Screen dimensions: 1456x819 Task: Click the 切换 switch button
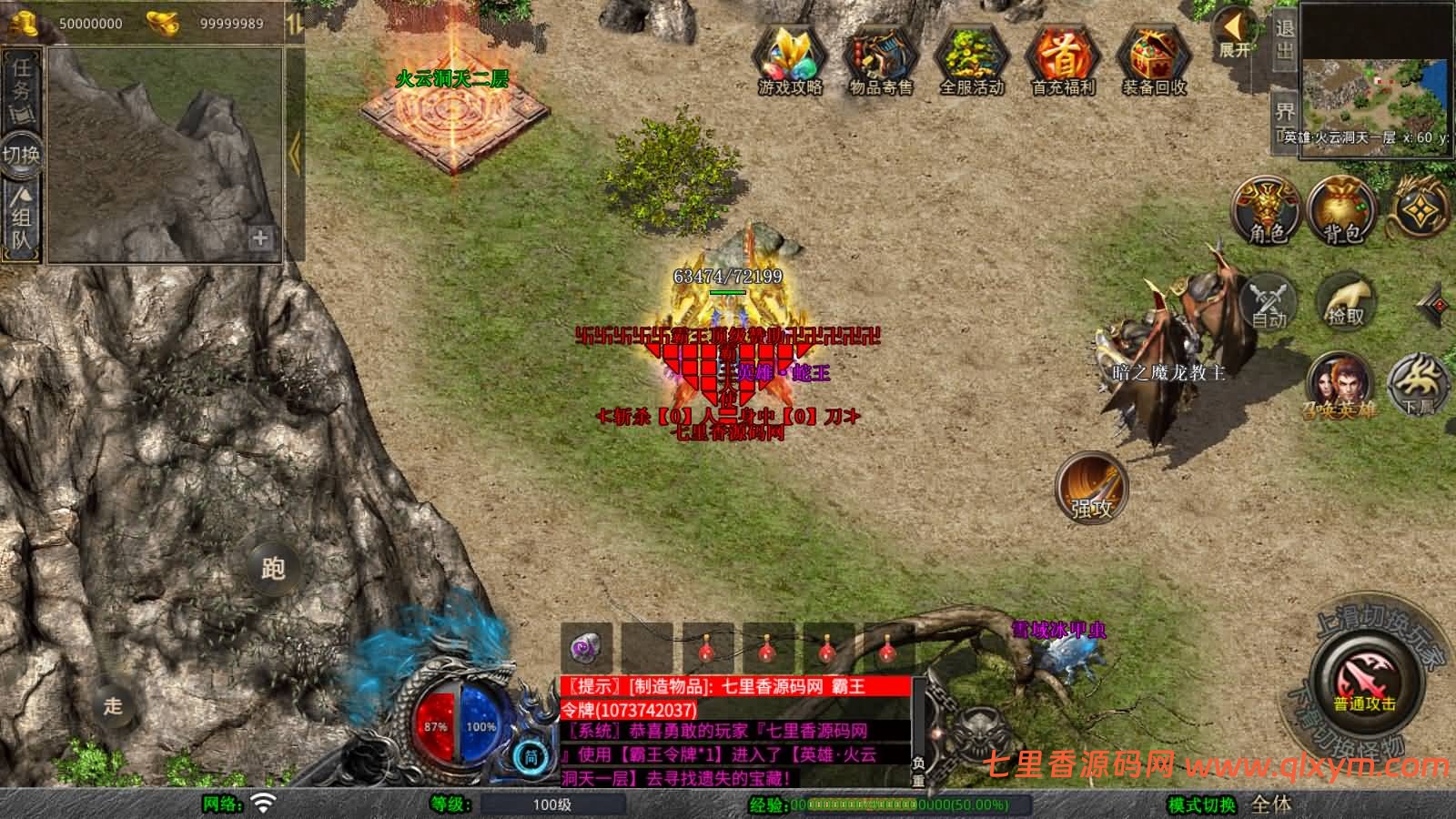tap(21, 153)
